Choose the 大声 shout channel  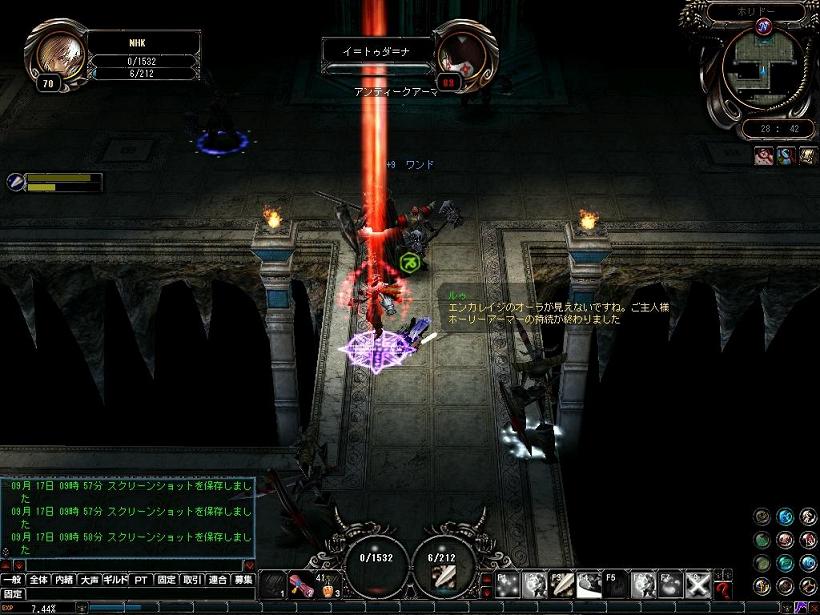90,579
